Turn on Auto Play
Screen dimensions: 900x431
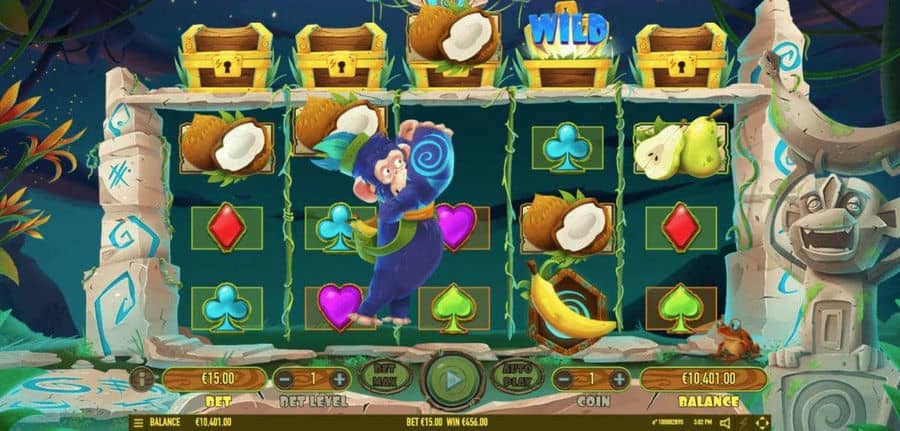click(517, 377)
